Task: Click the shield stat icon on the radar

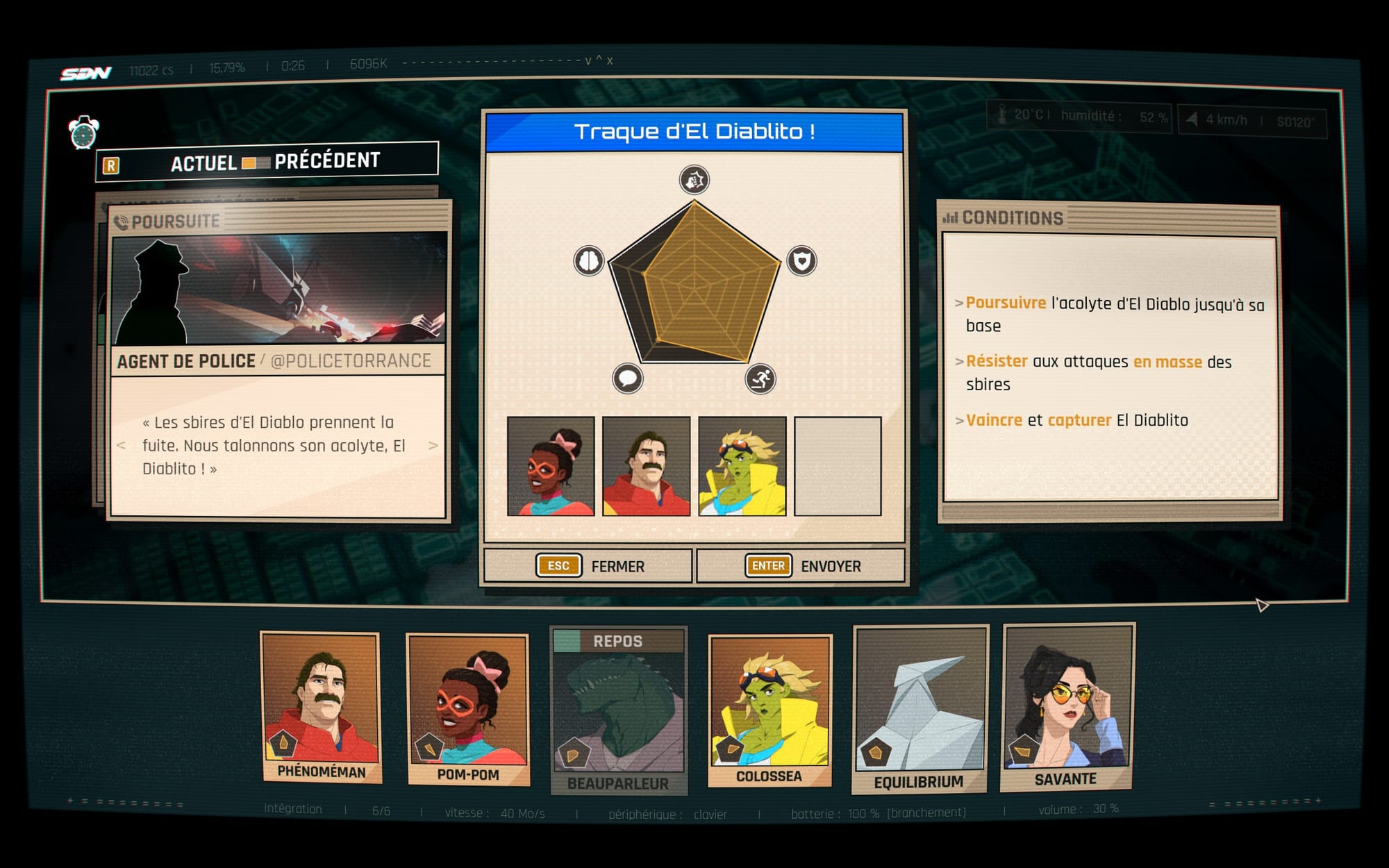Action: (801, 261)
